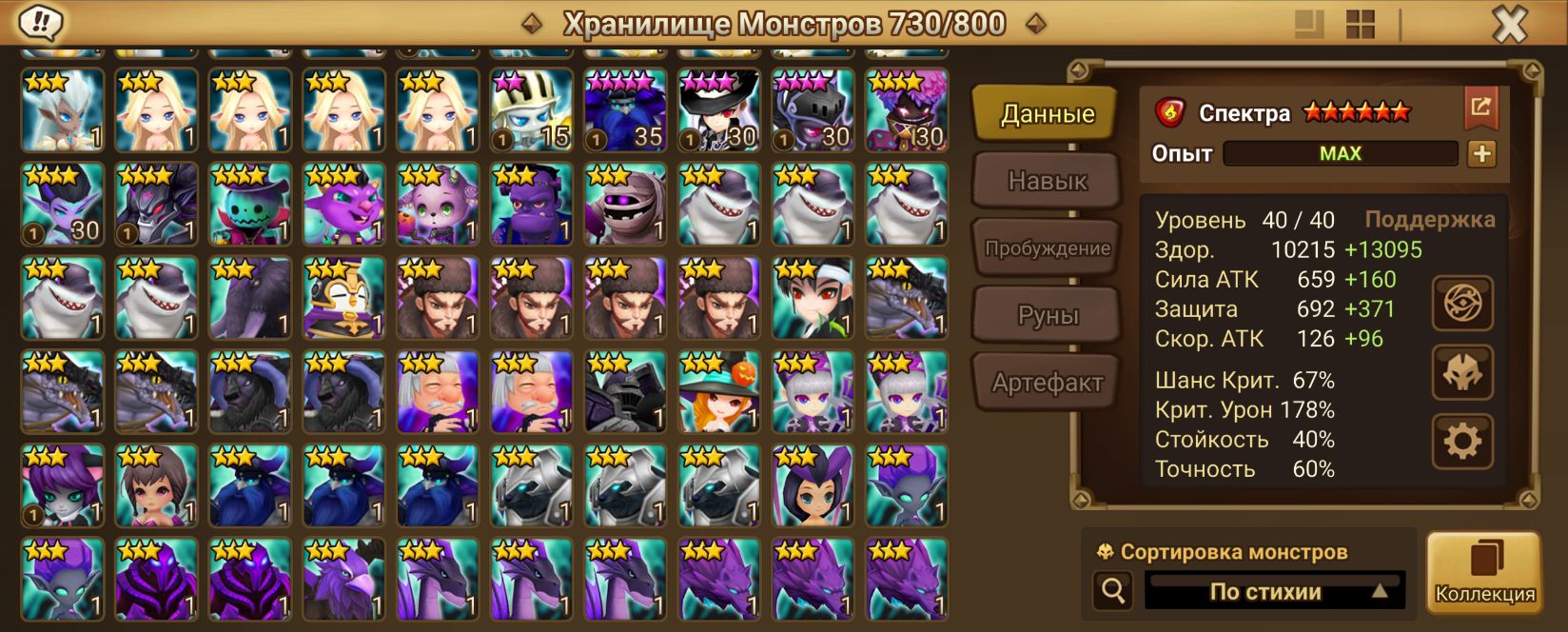Open the gear settings button

(1462, 441)
